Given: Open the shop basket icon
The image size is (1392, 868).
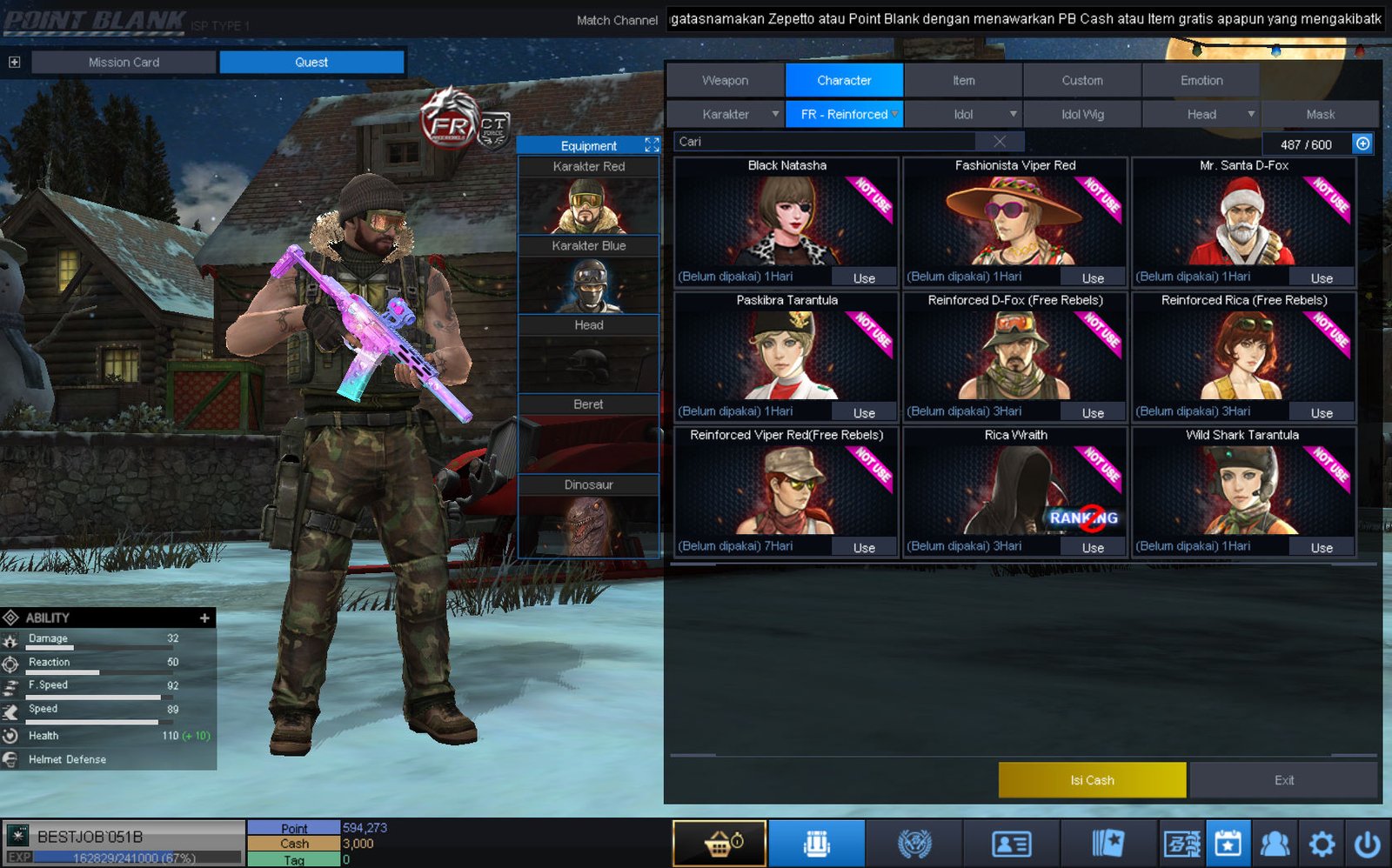Looking at the screenshot, I should click(x=719, y=844).
